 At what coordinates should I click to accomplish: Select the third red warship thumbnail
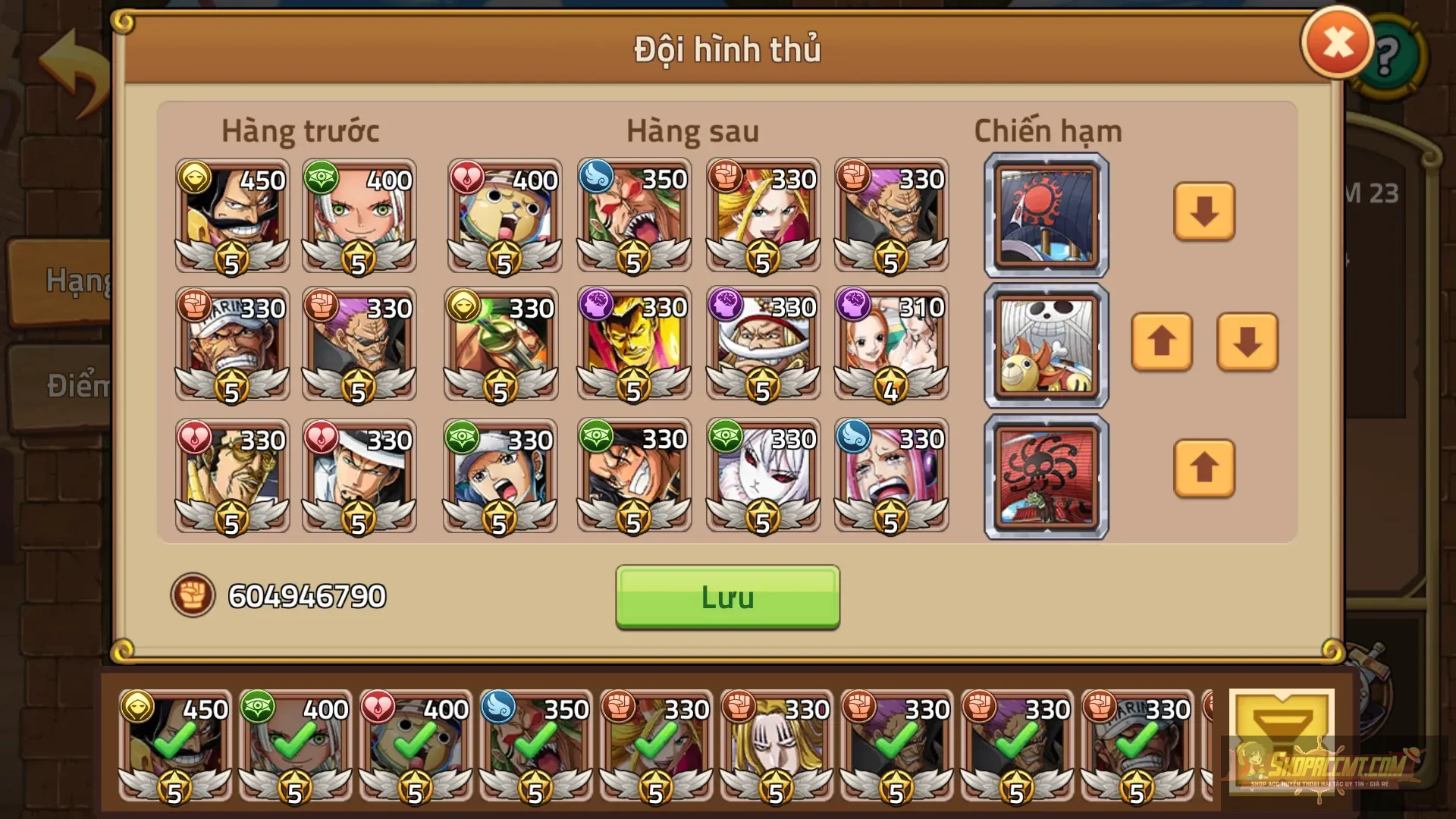pos(1046,475)
